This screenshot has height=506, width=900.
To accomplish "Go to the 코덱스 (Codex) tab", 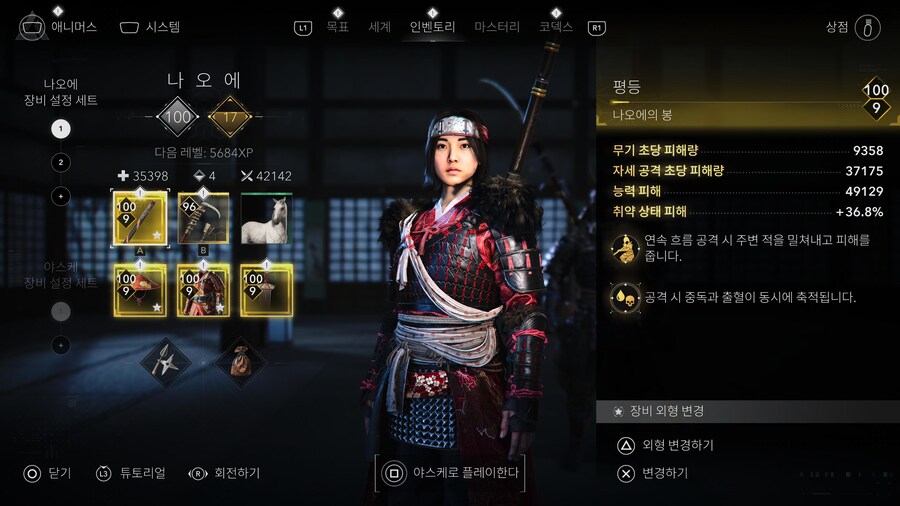I will click(x=556, y=27).
